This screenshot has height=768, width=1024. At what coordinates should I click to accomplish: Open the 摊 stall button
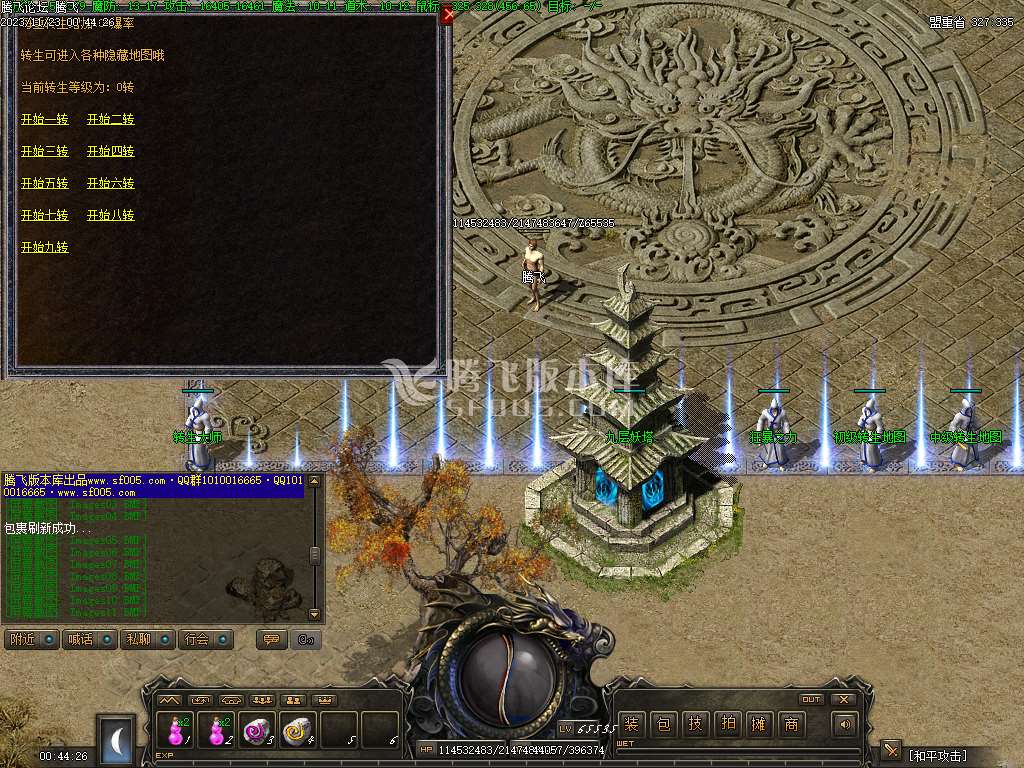coord(759,724)
